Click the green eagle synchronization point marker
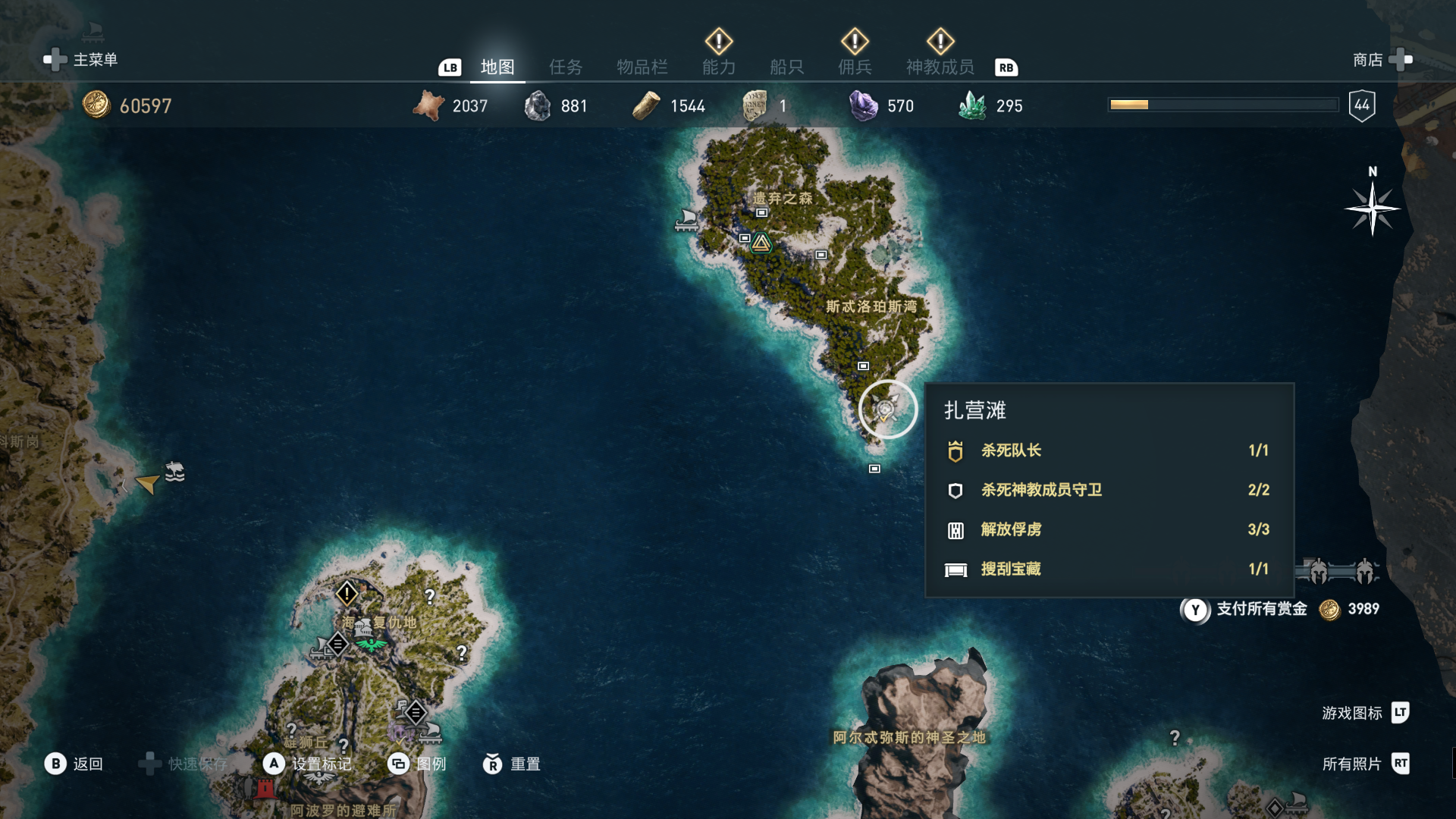The width and height of the screenshot is (1456, 819). [371, 645]
